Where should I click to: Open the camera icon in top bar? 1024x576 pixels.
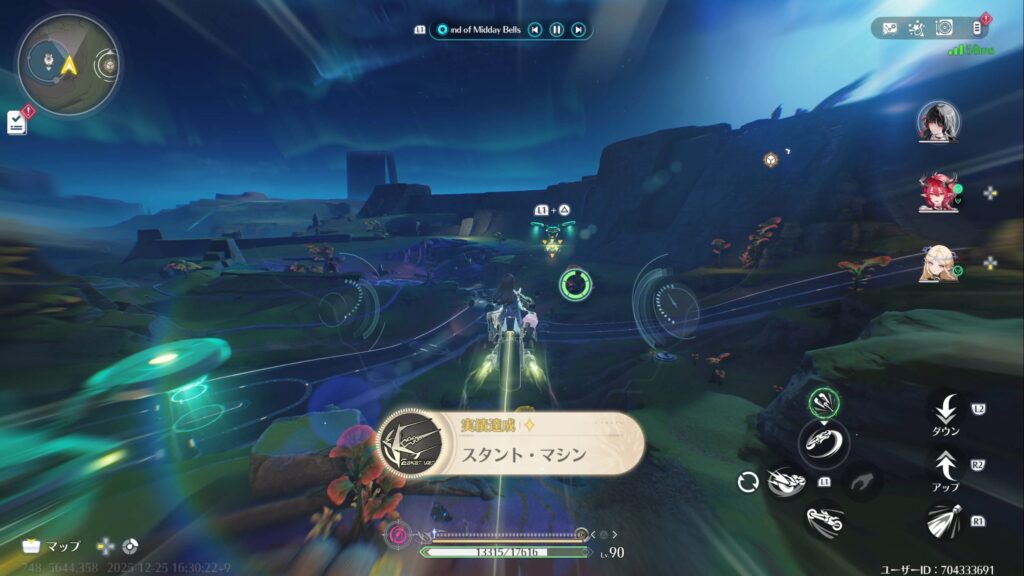tap(943, 28)
